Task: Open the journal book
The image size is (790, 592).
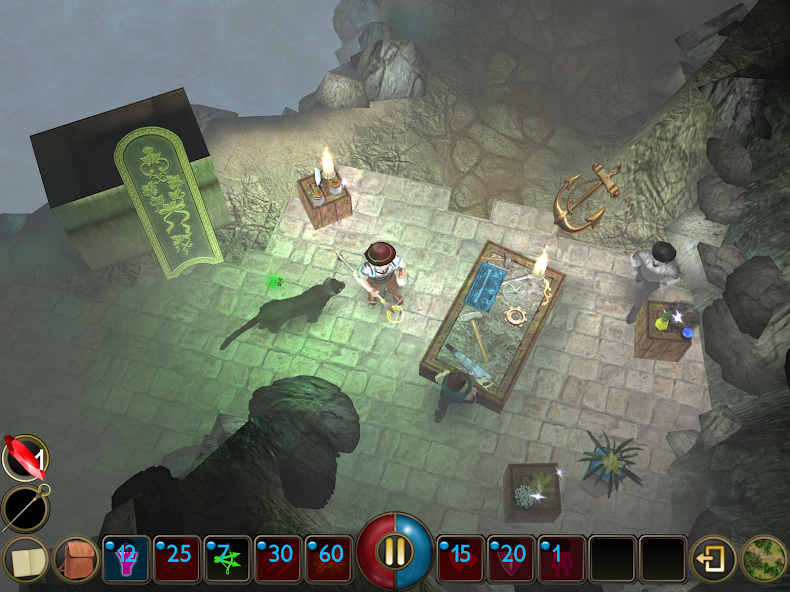Action: point(24,559)
